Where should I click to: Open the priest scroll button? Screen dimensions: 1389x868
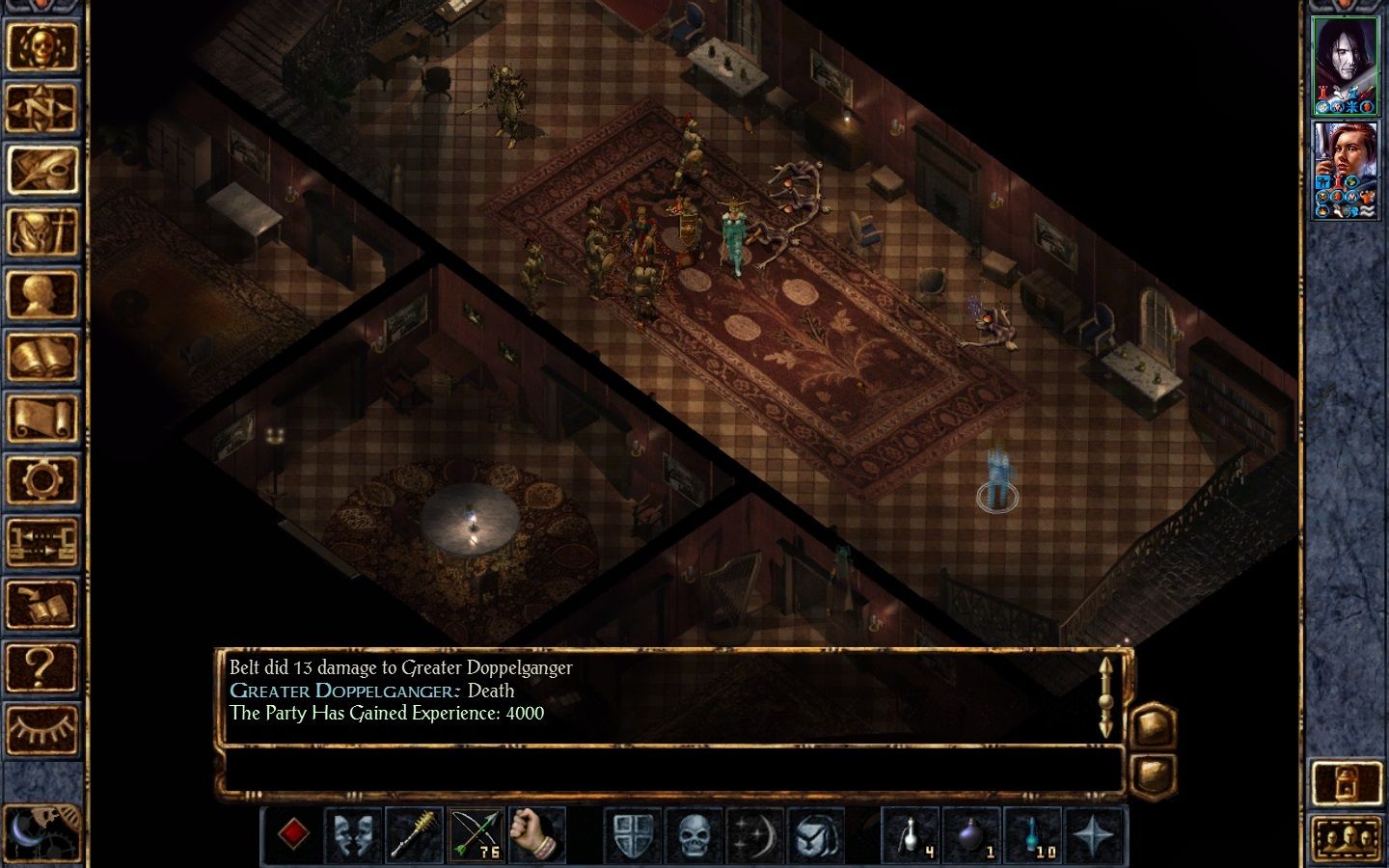coord(41,419)
